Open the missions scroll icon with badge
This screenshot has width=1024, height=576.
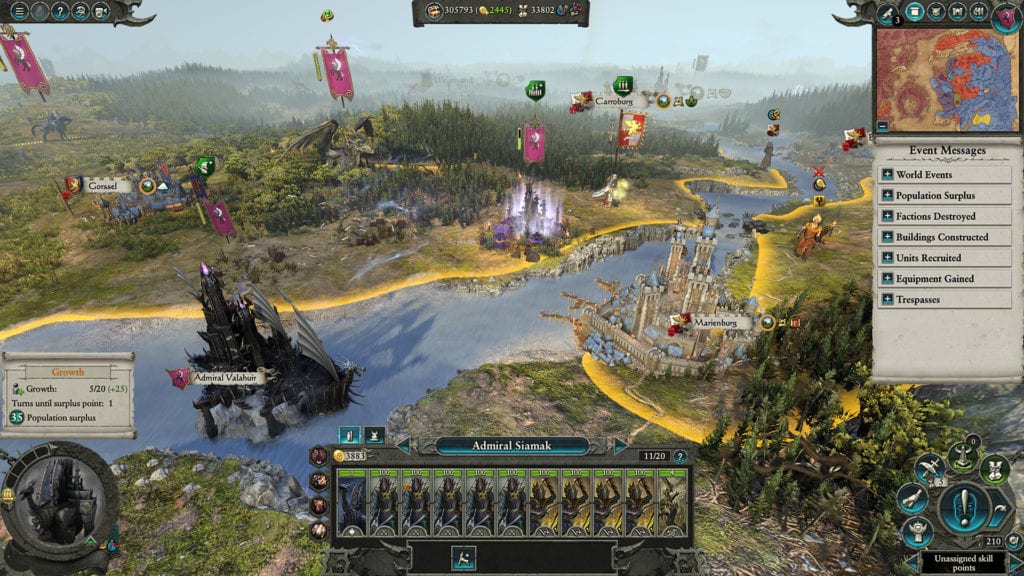tap(887, 13)
